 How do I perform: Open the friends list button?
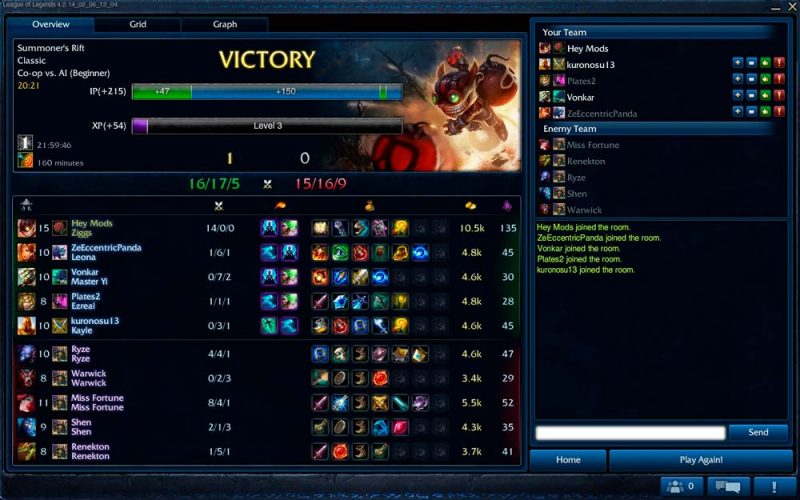678,486
